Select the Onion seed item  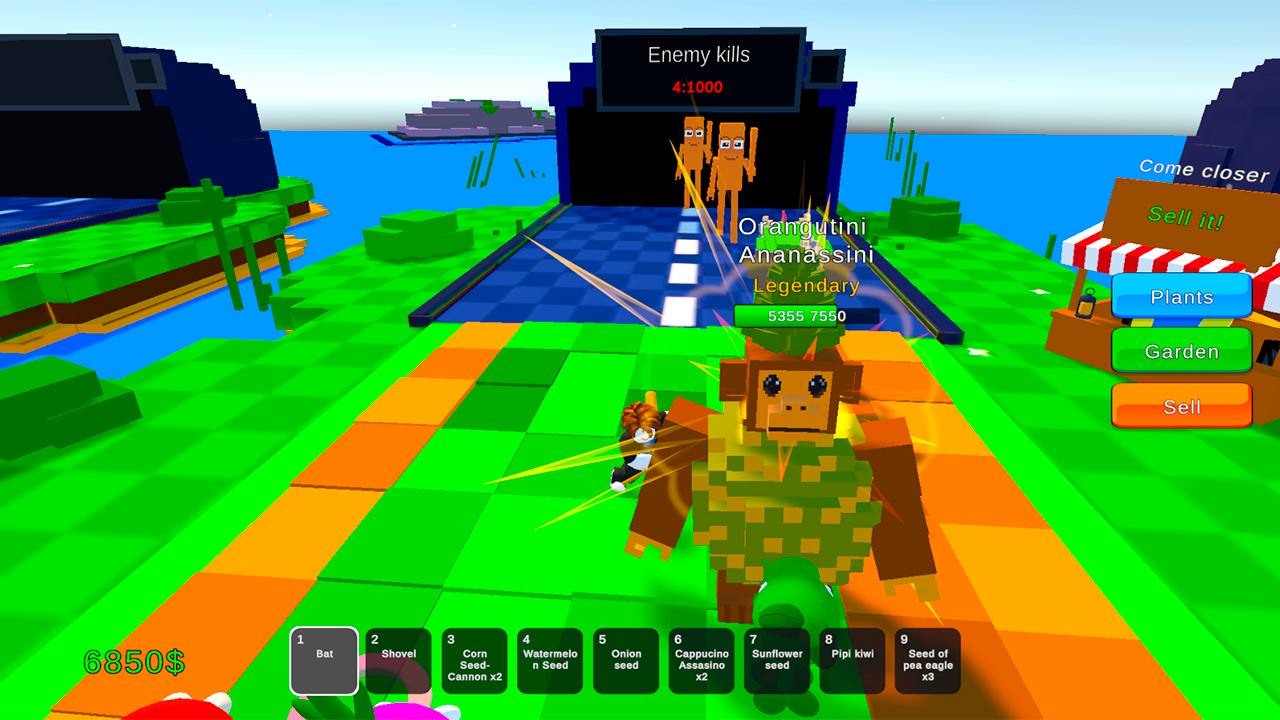click(626, 660)
